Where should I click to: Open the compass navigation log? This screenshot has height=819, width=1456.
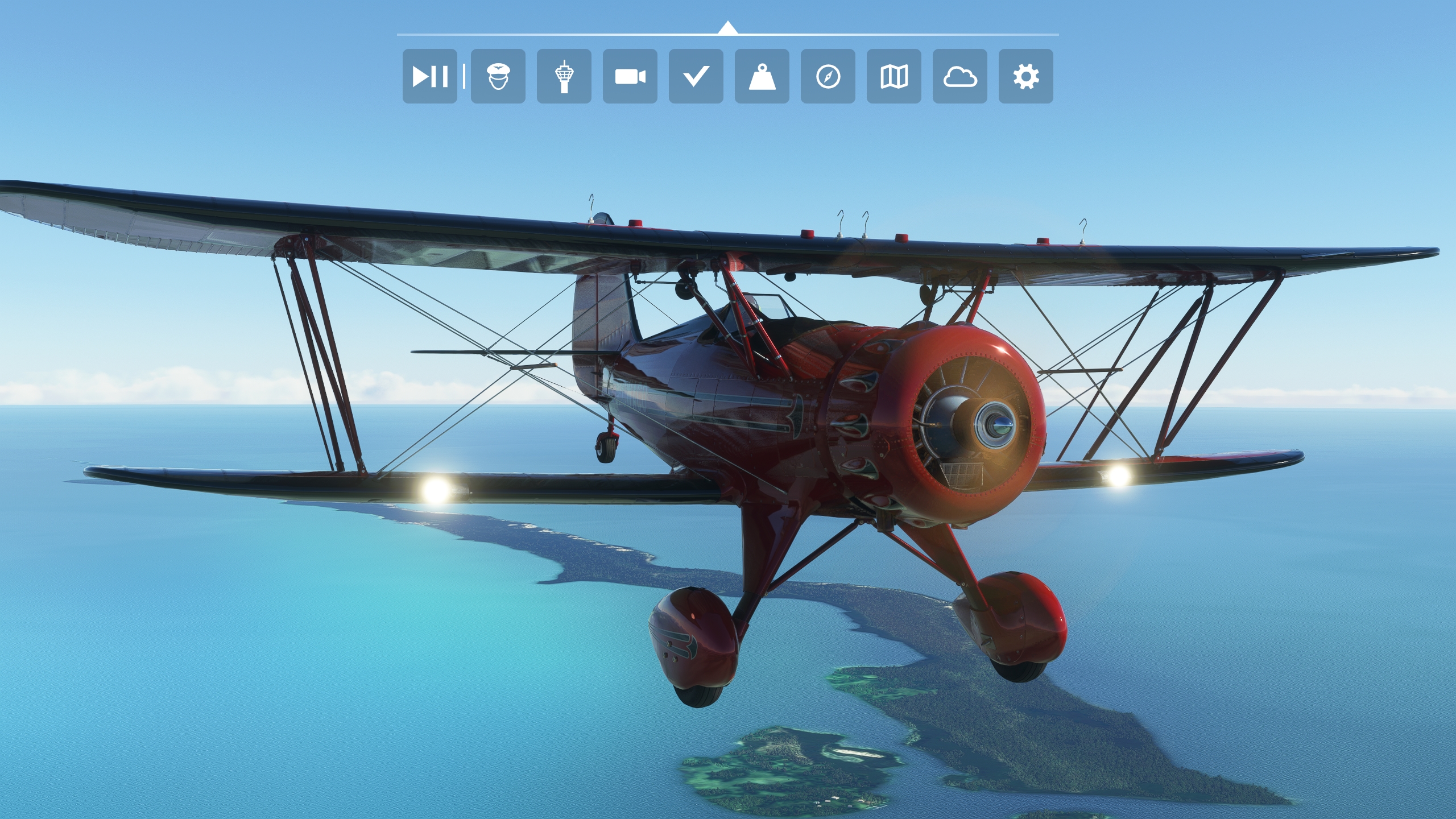828,76
